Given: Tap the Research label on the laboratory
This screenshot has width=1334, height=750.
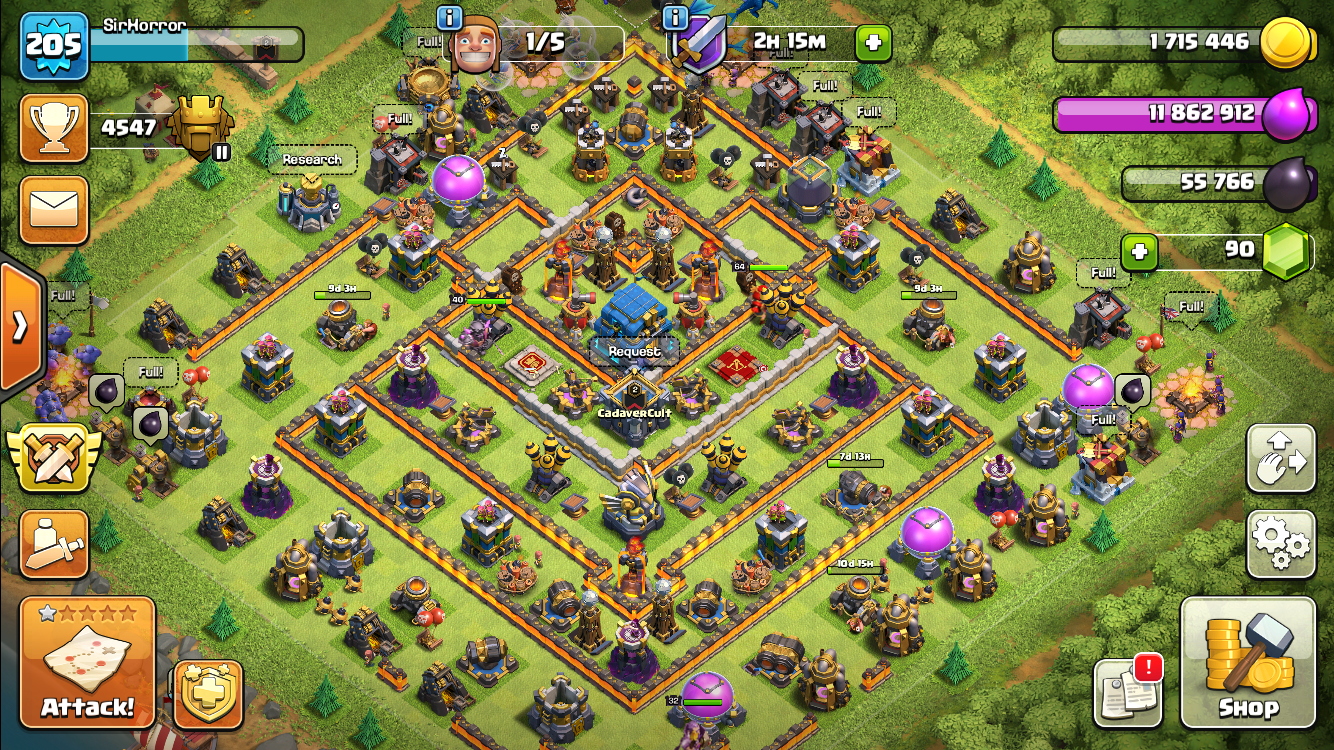Looking at the screenshot, I should (312, 160).
